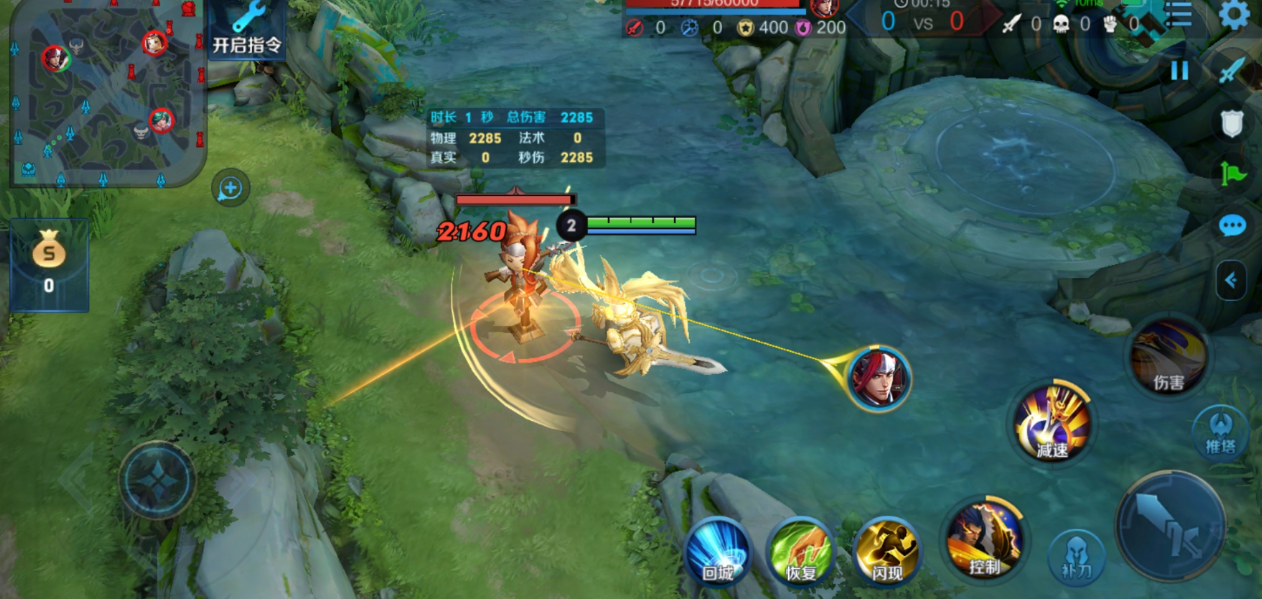Send the green flag gather signal

[x=1232, y=174]
